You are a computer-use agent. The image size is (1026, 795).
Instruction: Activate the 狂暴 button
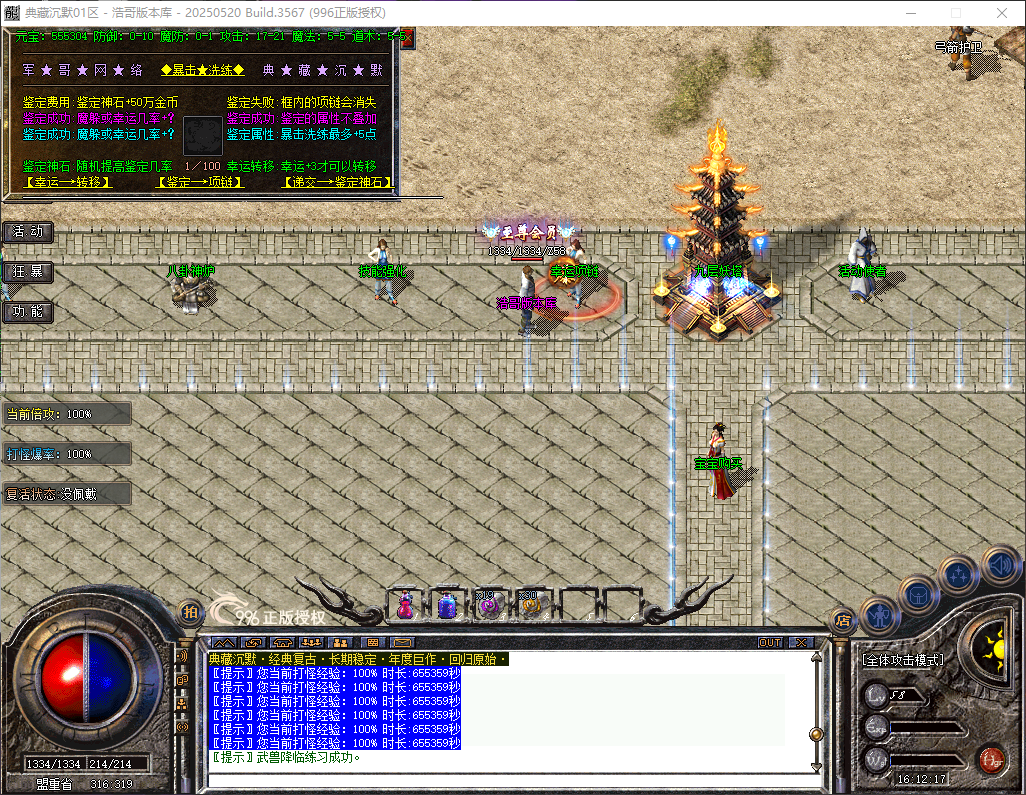pos(28,271)
